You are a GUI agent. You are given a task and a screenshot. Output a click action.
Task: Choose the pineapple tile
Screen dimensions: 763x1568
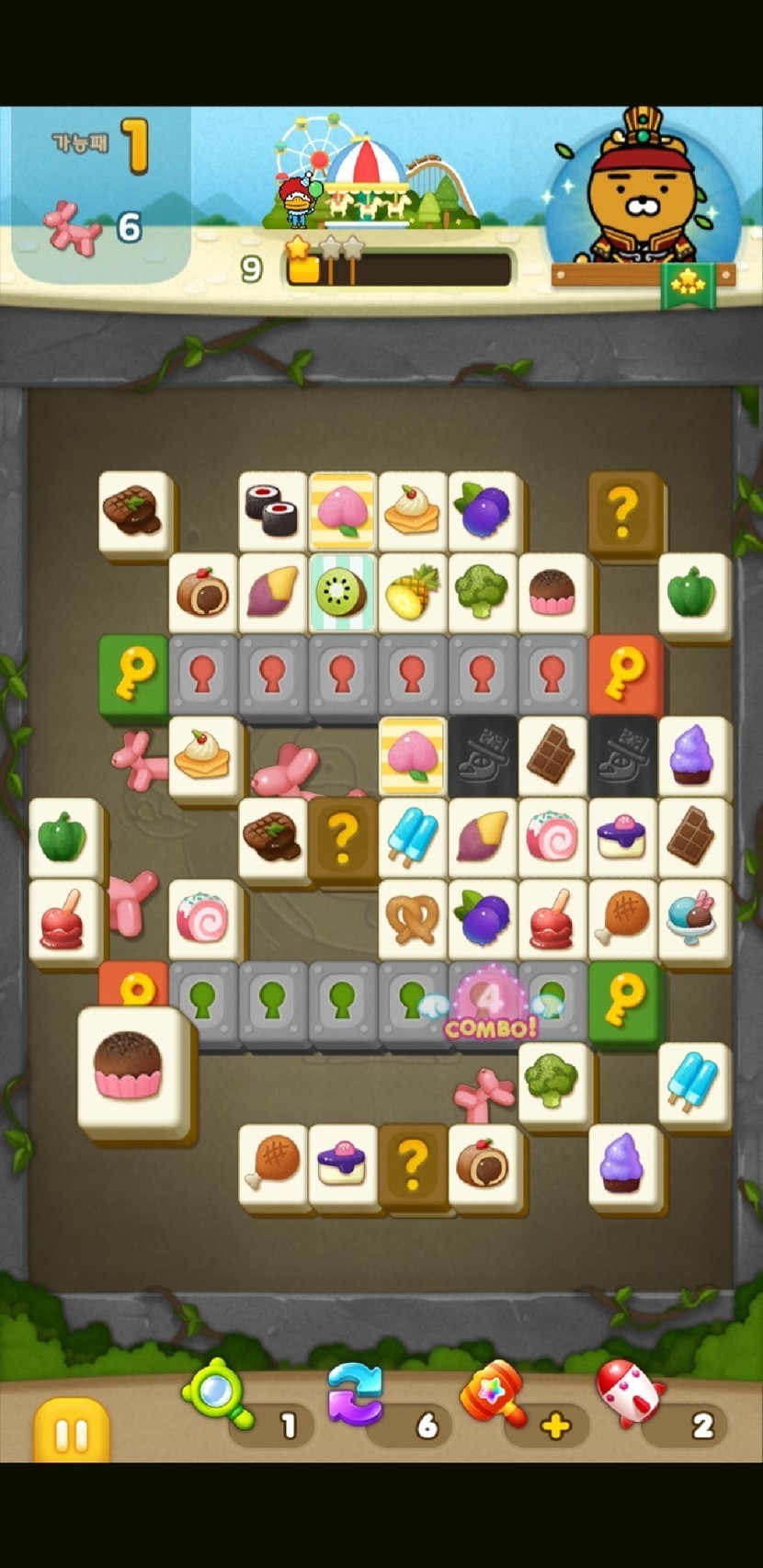(x=412, y=590)
